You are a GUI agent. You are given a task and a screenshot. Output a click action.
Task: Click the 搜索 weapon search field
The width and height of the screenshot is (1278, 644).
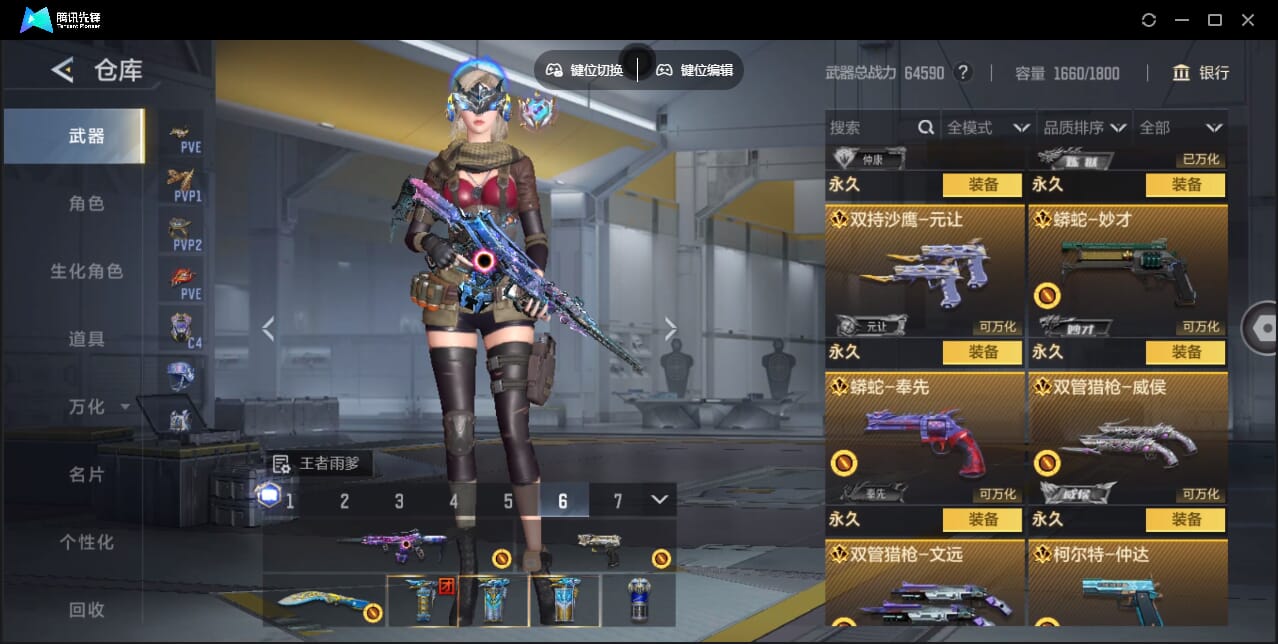870,128
